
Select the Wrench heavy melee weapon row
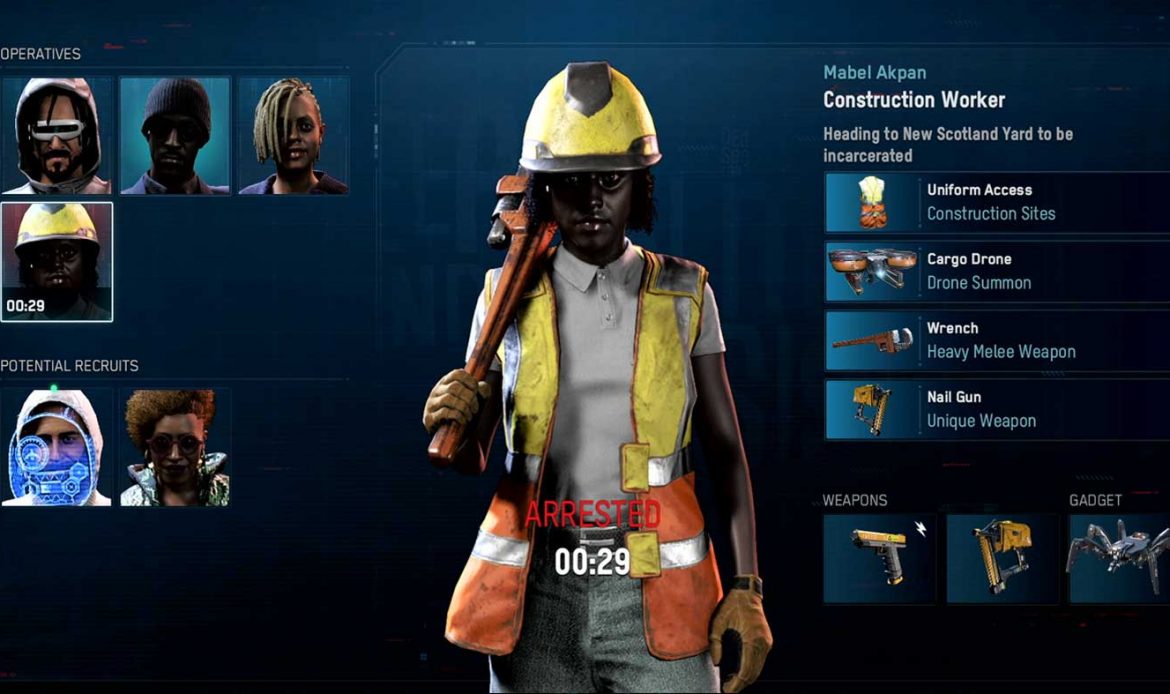pyautogui.click(x=996, y=340)
